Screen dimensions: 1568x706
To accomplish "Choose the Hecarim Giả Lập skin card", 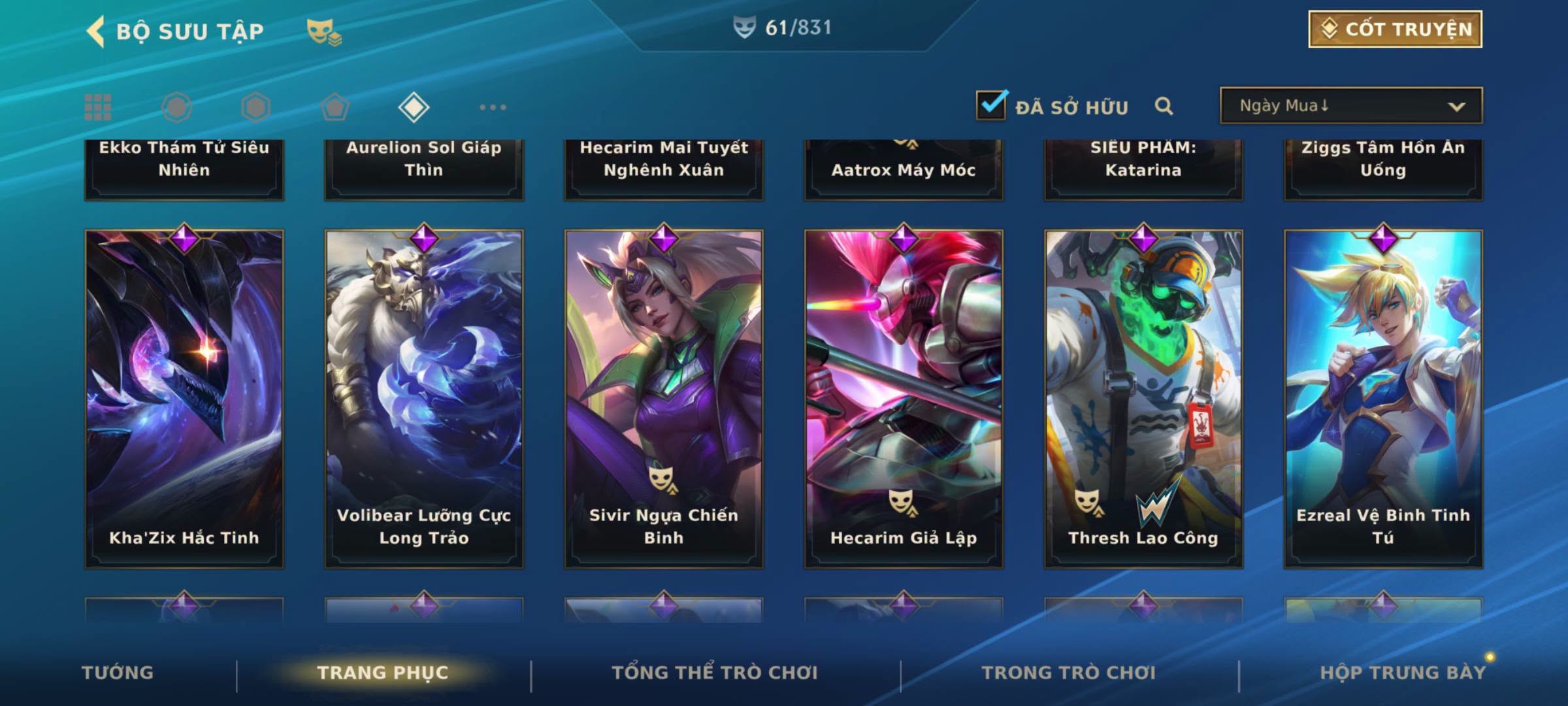I will pos(904,399).
